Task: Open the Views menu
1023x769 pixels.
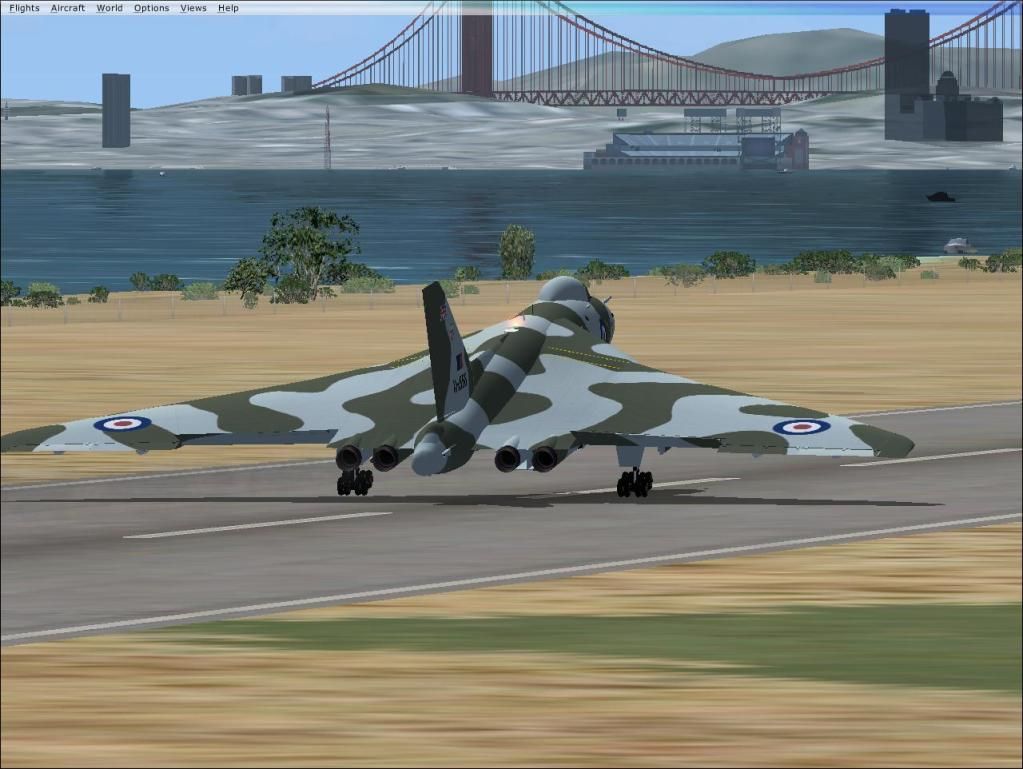Action: coord(193,8)
